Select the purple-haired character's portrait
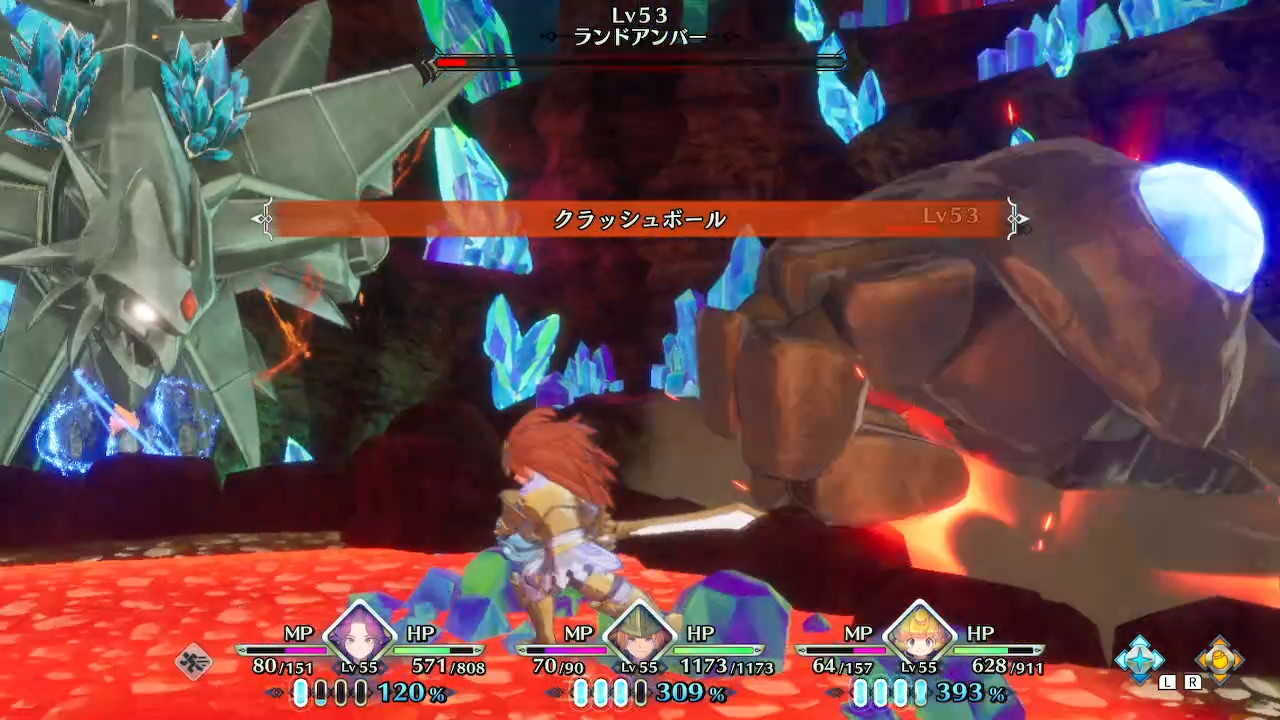Viewport: 1280px width, 720px height. click(x=360, y=638)
